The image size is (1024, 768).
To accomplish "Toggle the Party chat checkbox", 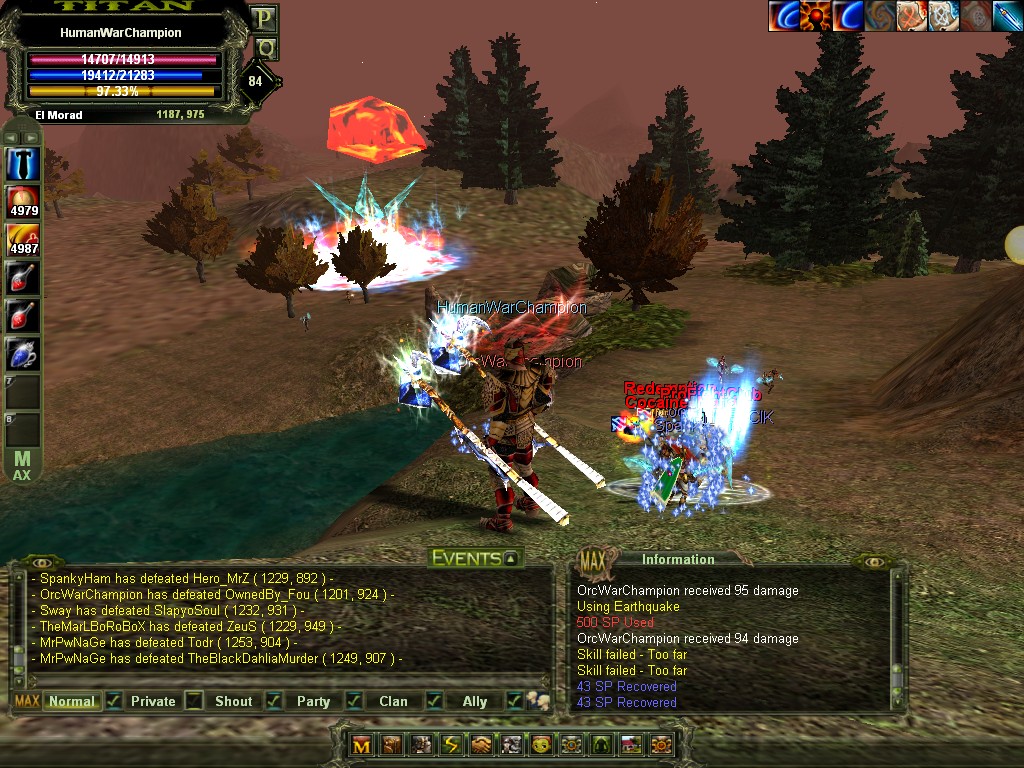I will pyautogui.click(x=354, y=701).
